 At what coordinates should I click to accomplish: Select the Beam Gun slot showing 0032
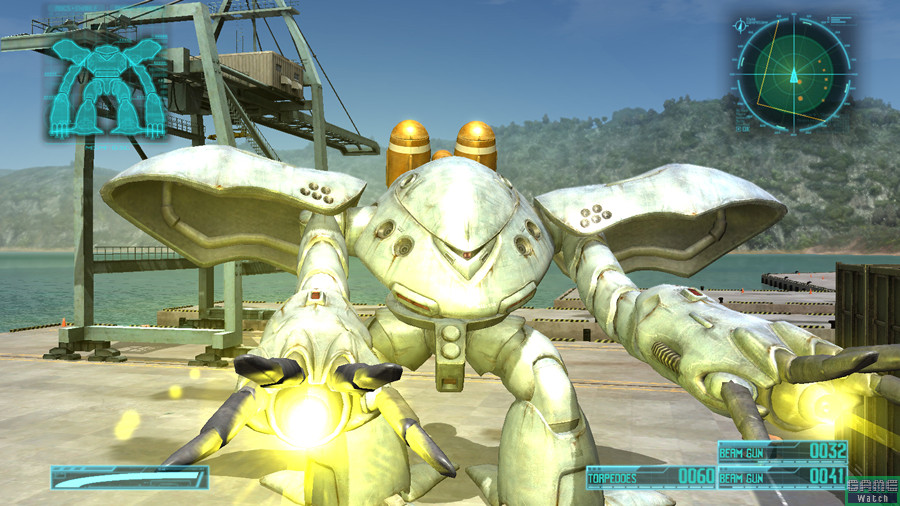(x=782, y=452)
